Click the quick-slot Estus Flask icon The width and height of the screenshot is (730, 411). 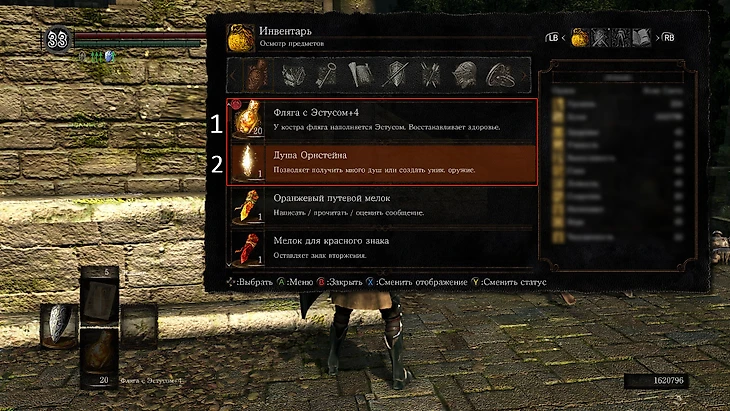click(x=99, y=350)
